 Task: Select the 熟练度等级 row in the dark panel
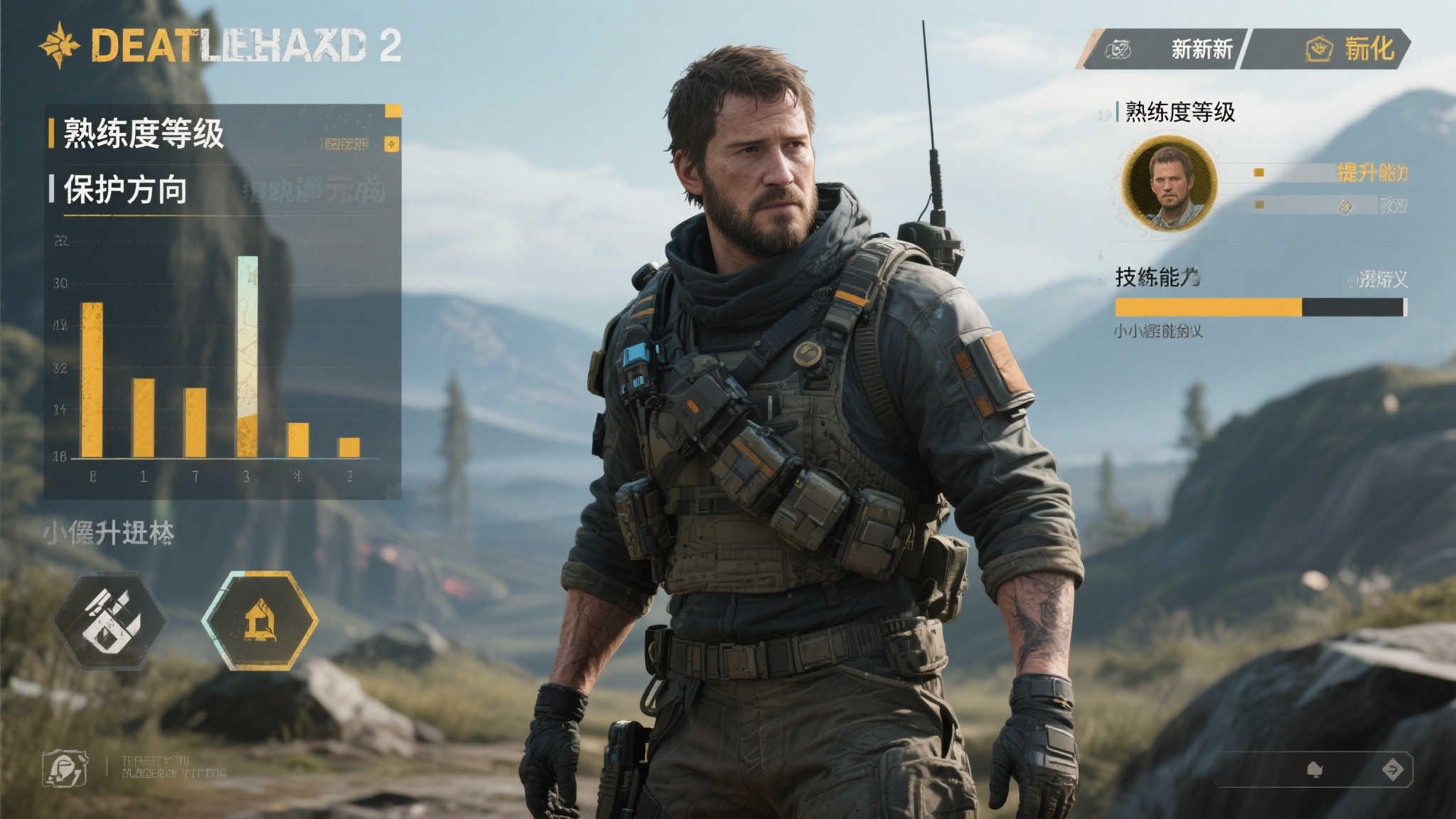pos(144,134)
